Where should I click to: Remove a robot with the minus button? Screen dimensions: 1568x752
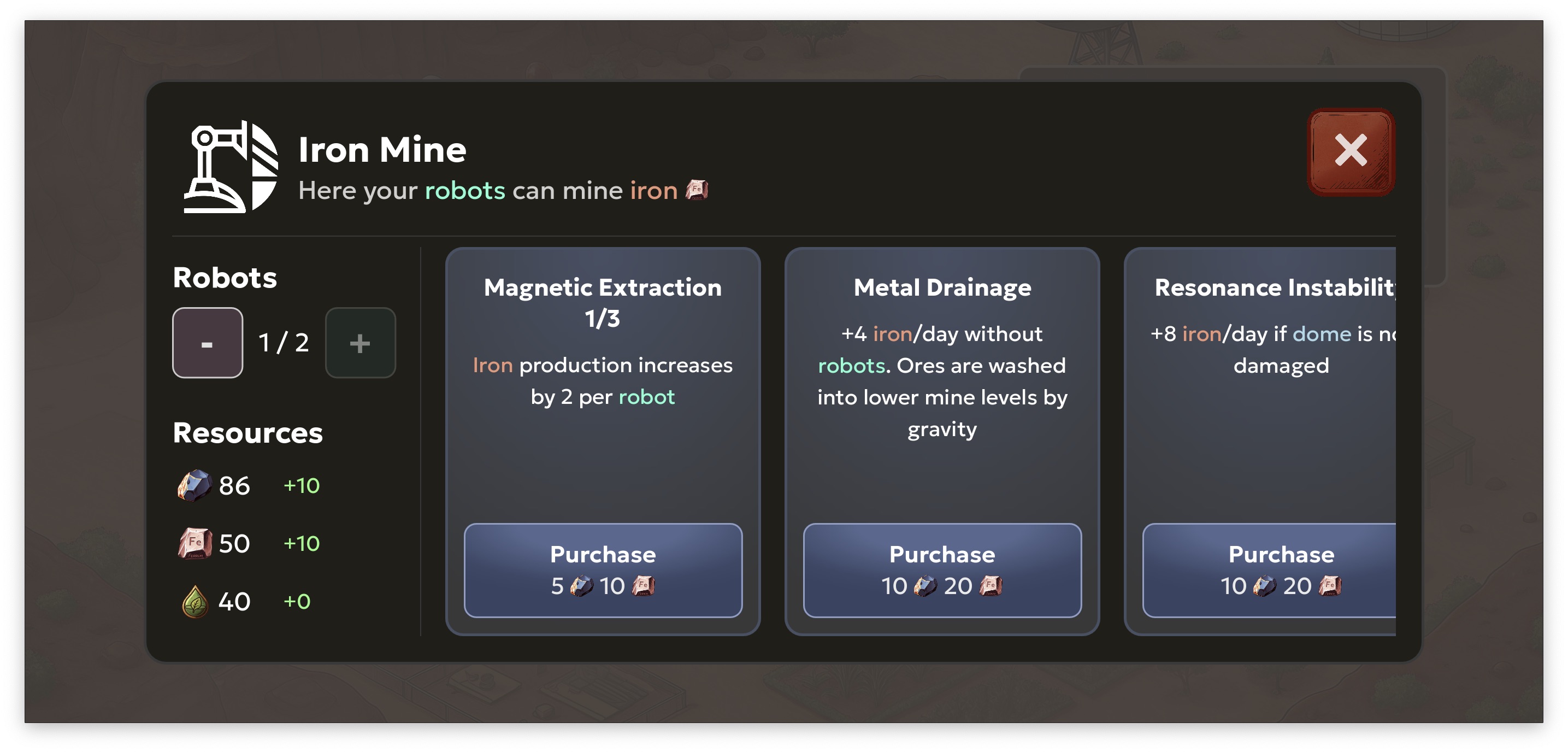point(208,342)
